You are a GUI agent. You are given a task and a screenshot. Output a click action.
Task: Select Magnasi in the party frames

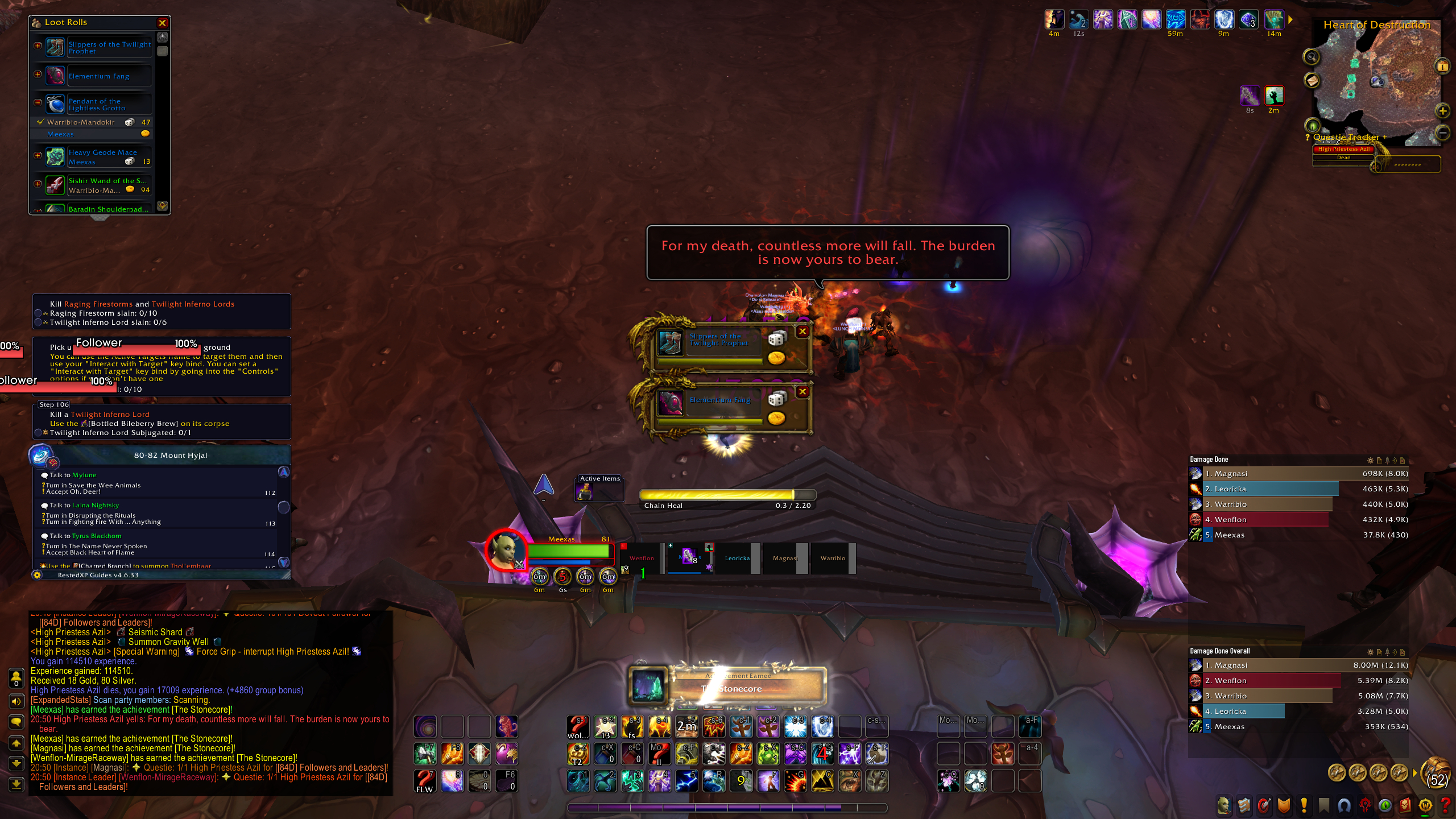tap(785, 559)
